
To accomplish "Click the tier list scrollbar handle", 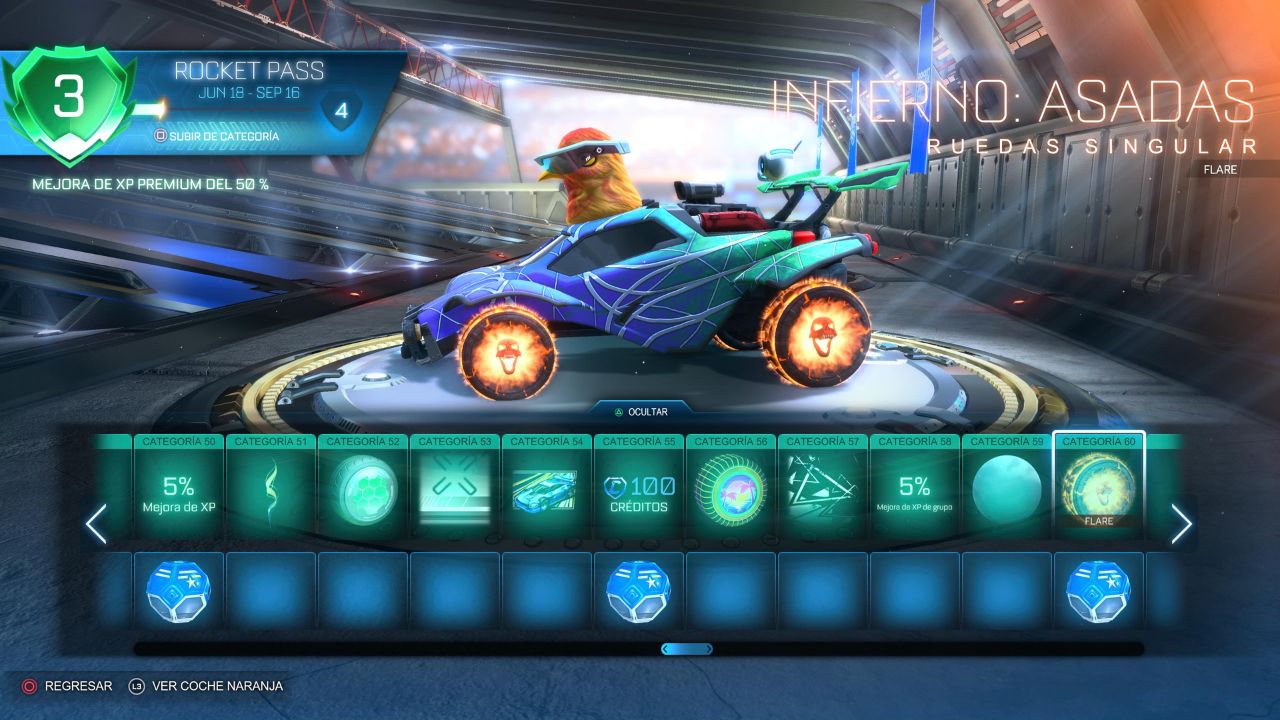I will [687, 649].
